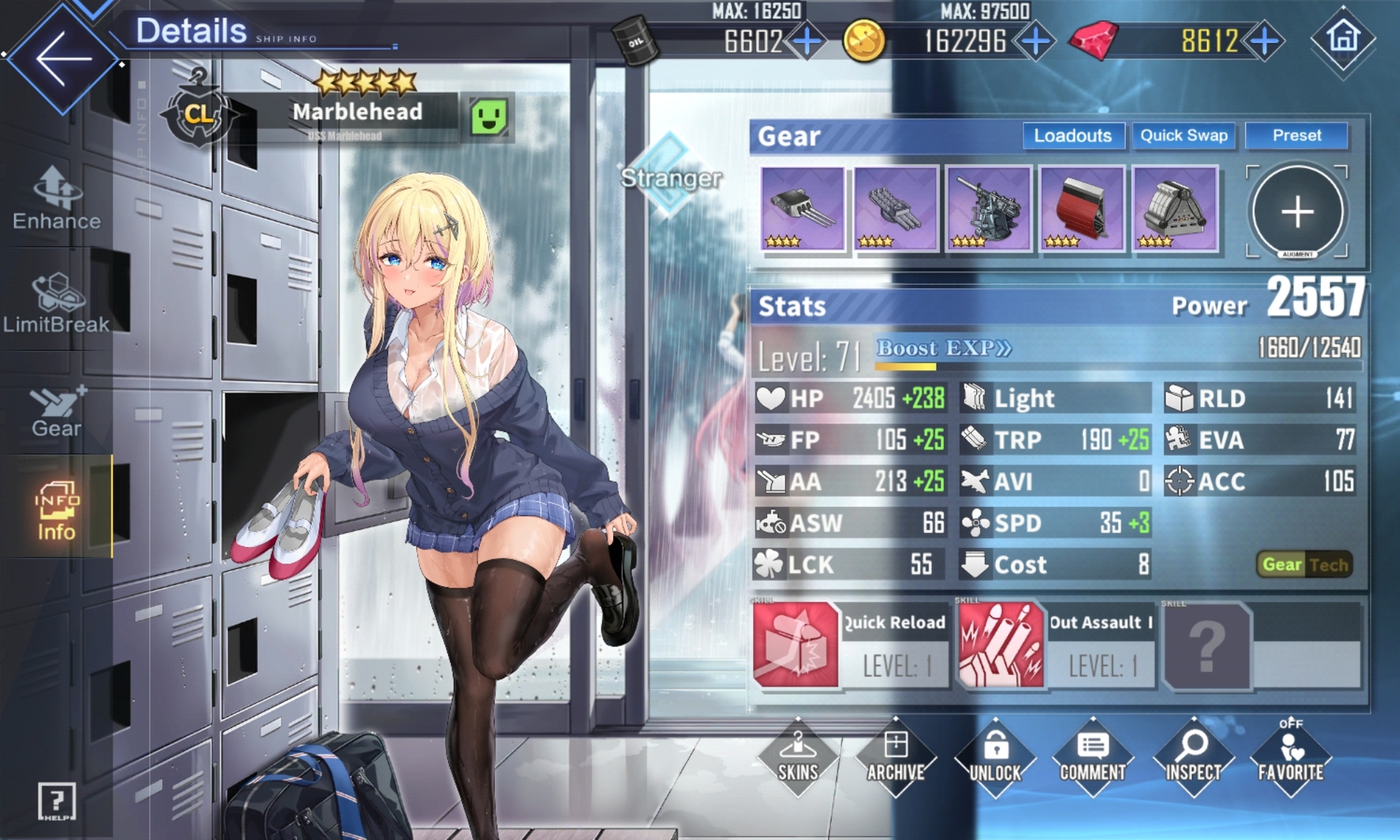This screenshot has width=1400, height=840.
Task: Click the Quick Swap button
Action: click(x=1183, y=136)
